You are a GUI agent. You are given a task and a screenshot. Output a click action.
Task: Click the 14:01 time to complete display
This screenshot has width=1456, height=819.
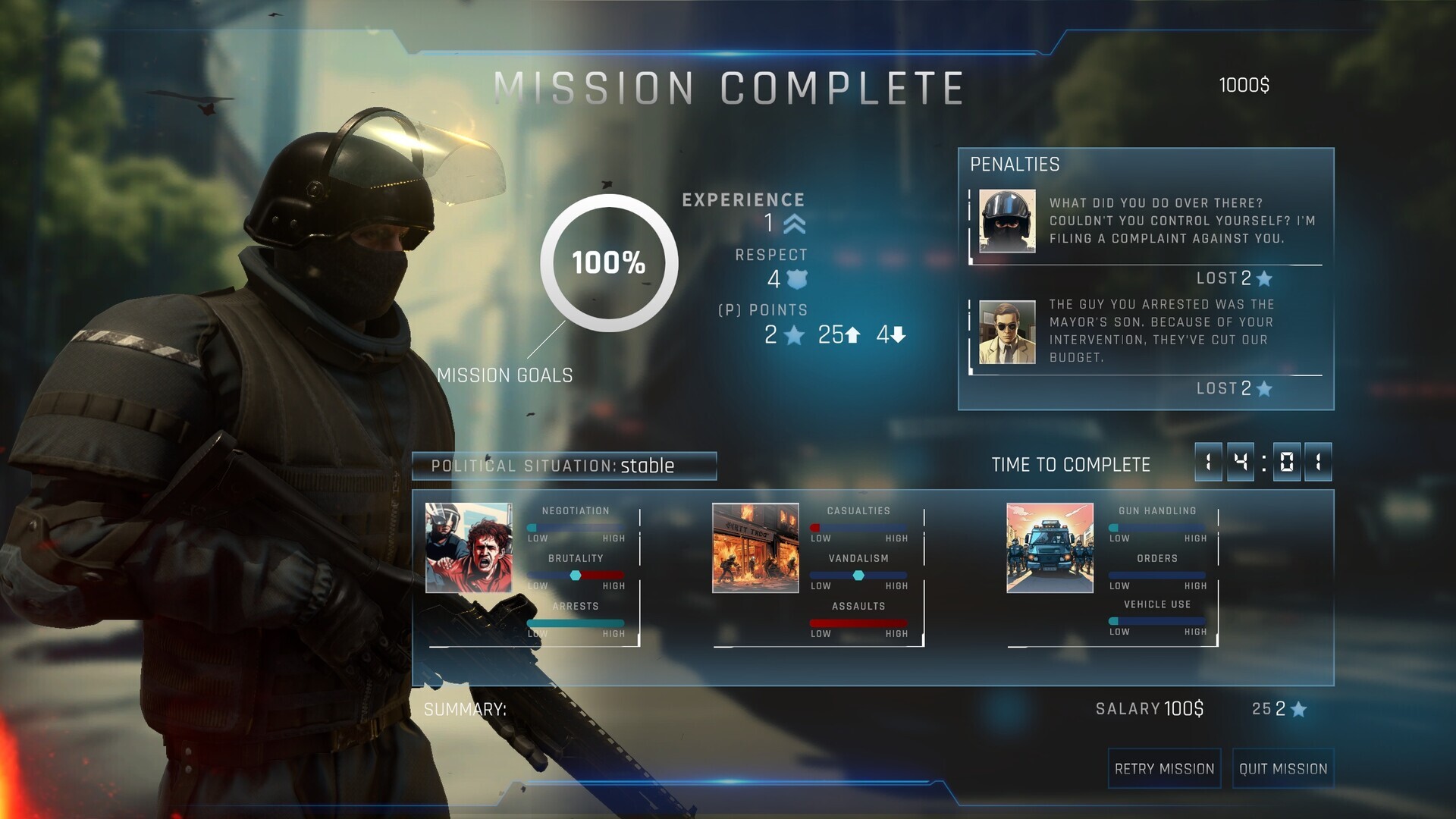1262,463
